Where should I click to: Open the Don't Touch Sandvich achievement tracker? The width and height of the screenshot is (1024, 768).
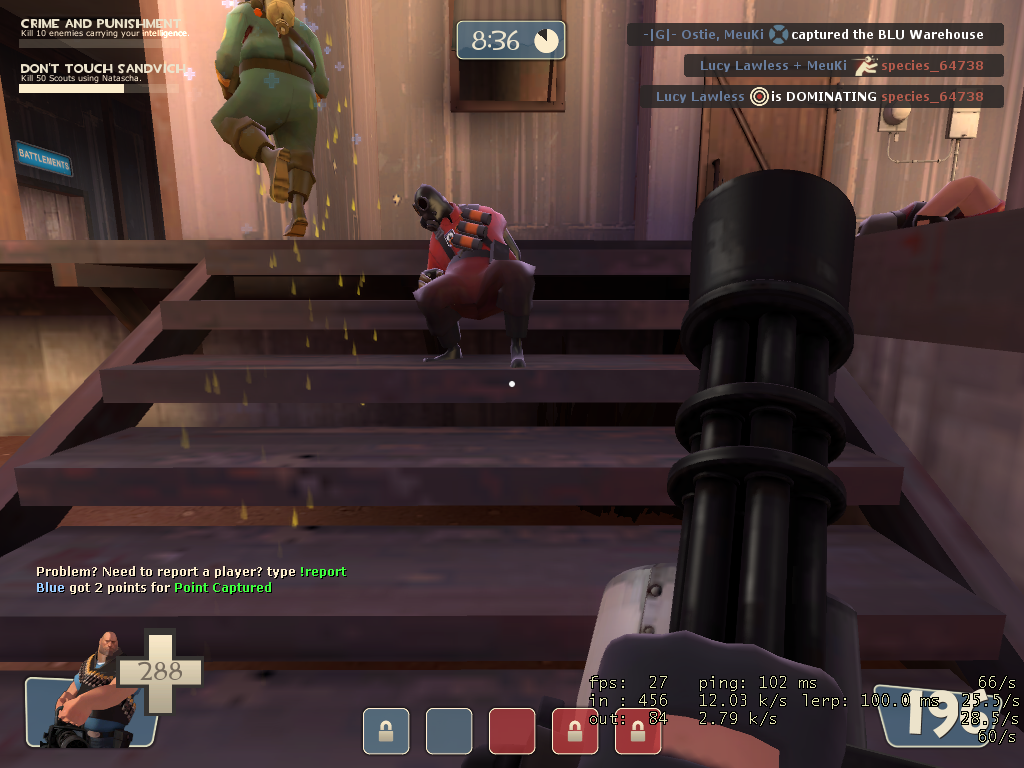coord(100,74)
